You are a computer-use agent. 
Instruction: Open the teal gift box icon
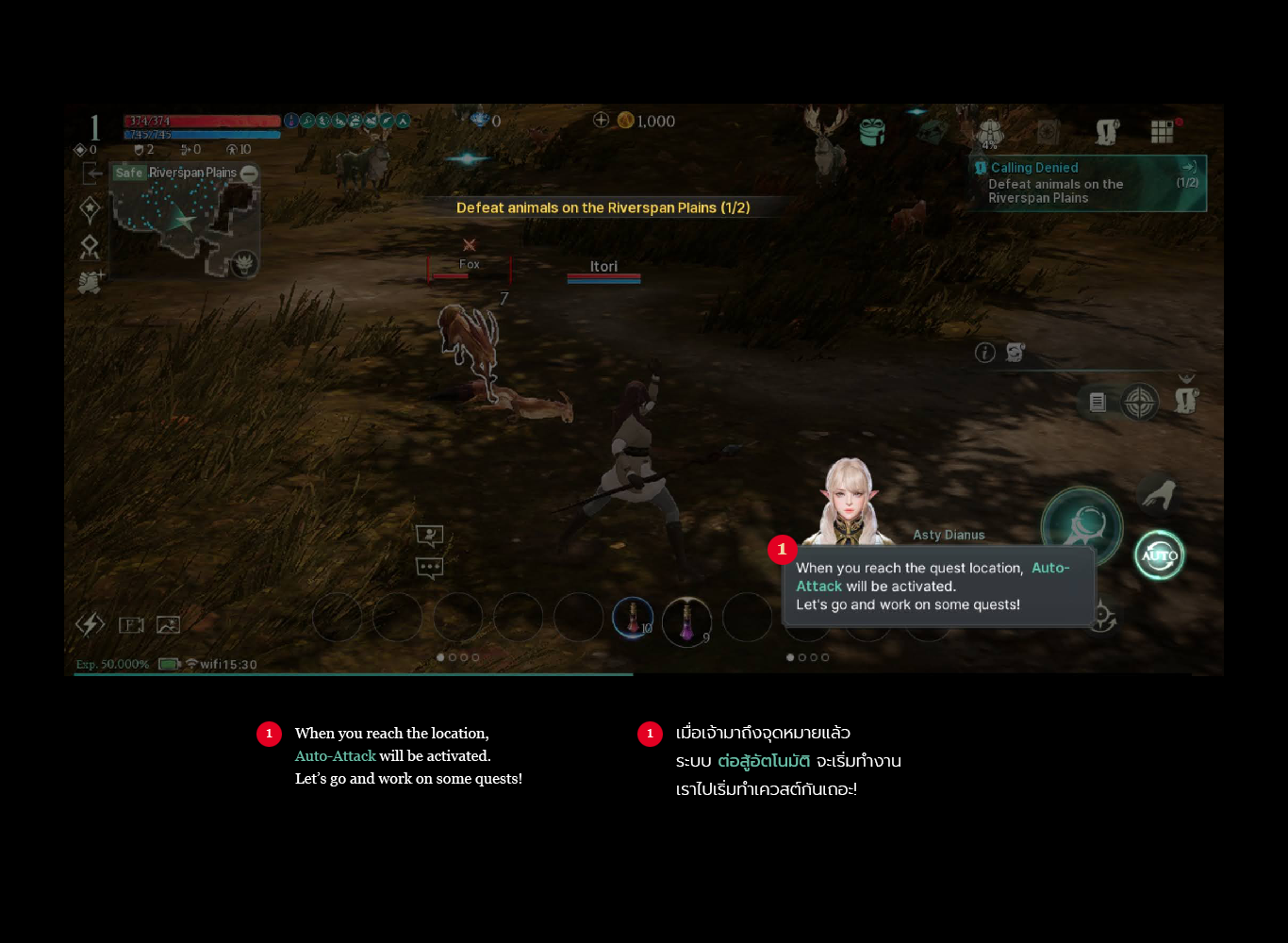(872, 132)
